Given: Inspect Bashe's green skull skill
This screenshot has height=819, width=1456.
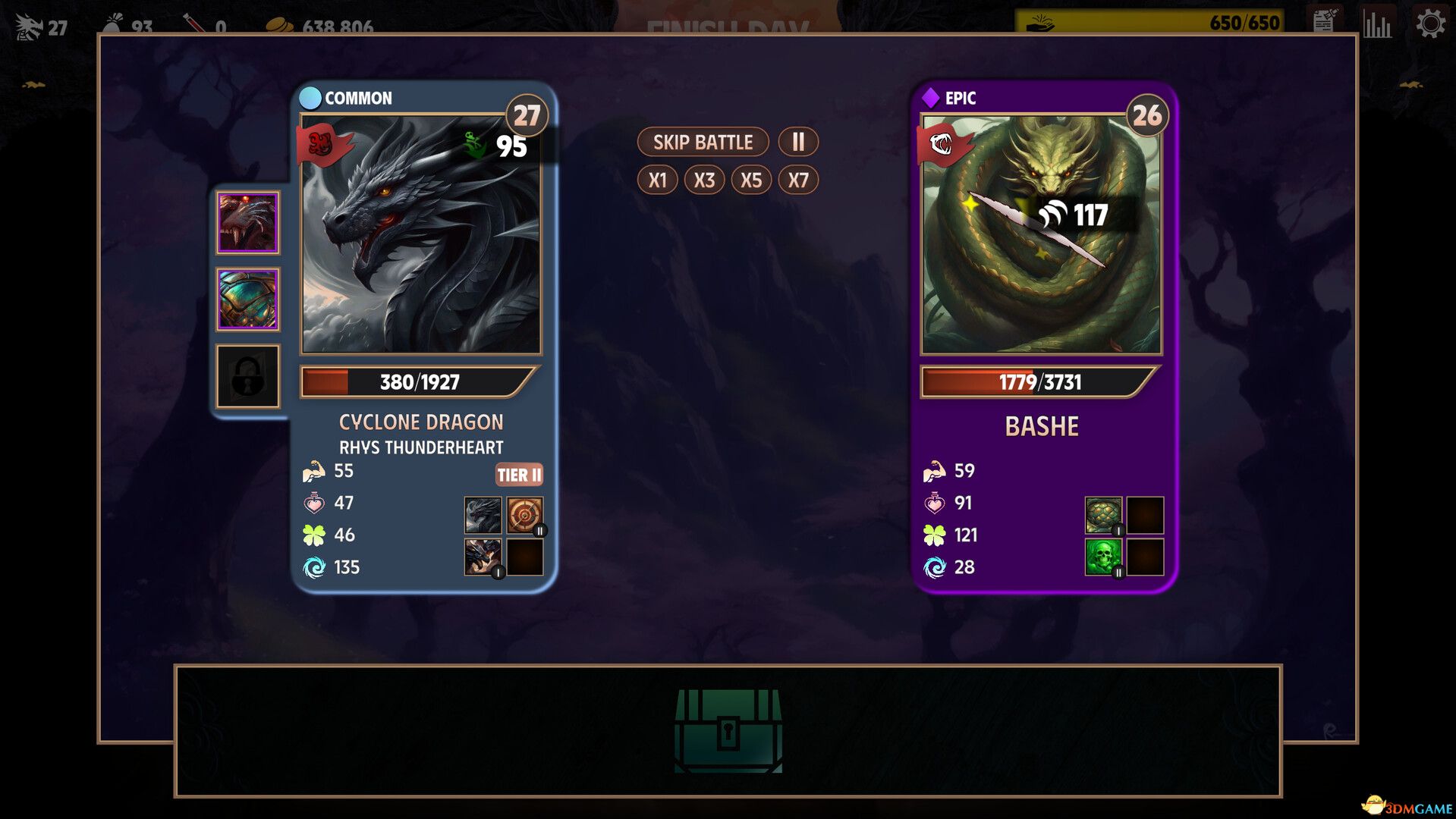Looking at the screenshot, I should click(1103, 557).
